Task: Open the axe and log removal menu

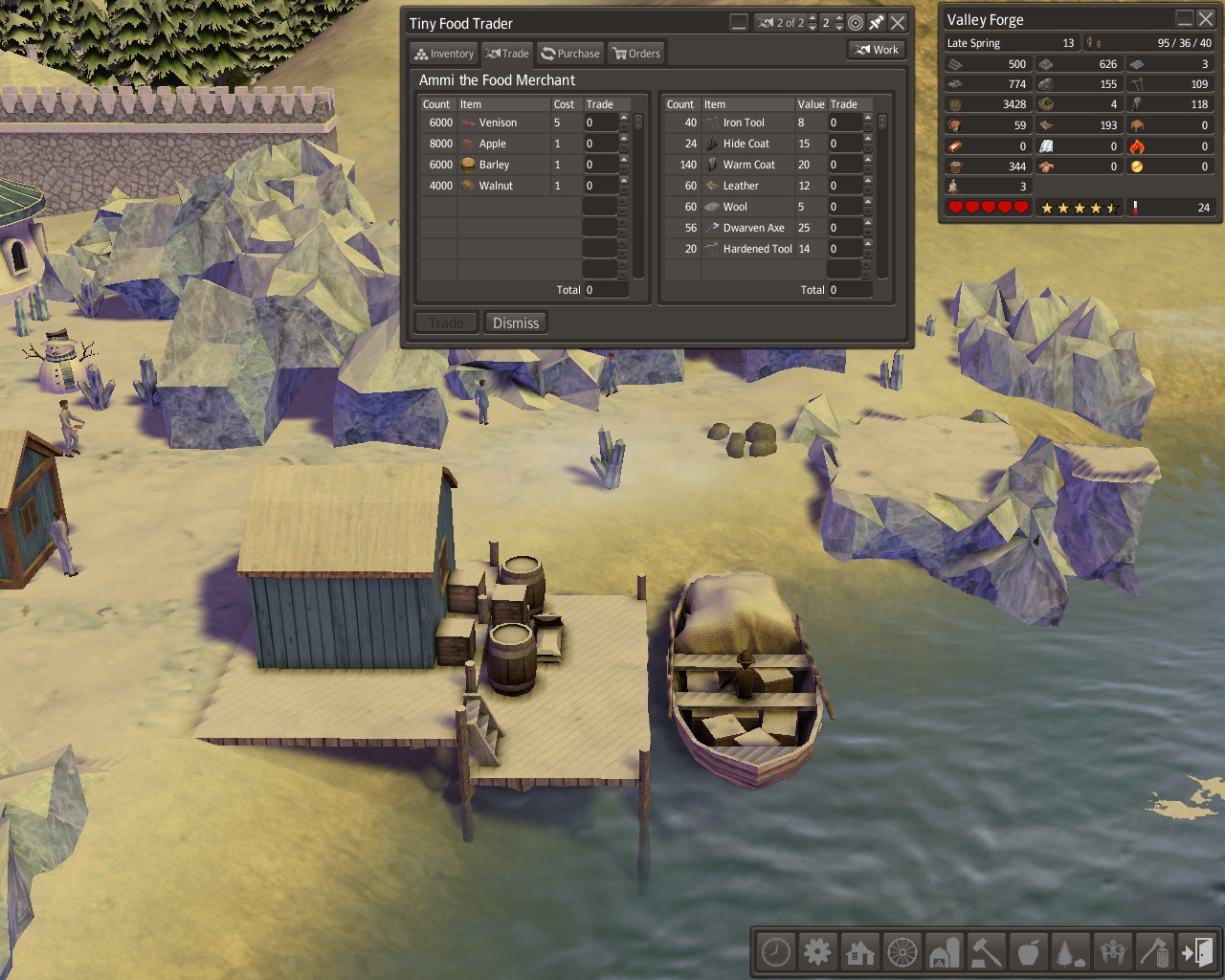Action: pyautogui.click(x=1154, y=952)
